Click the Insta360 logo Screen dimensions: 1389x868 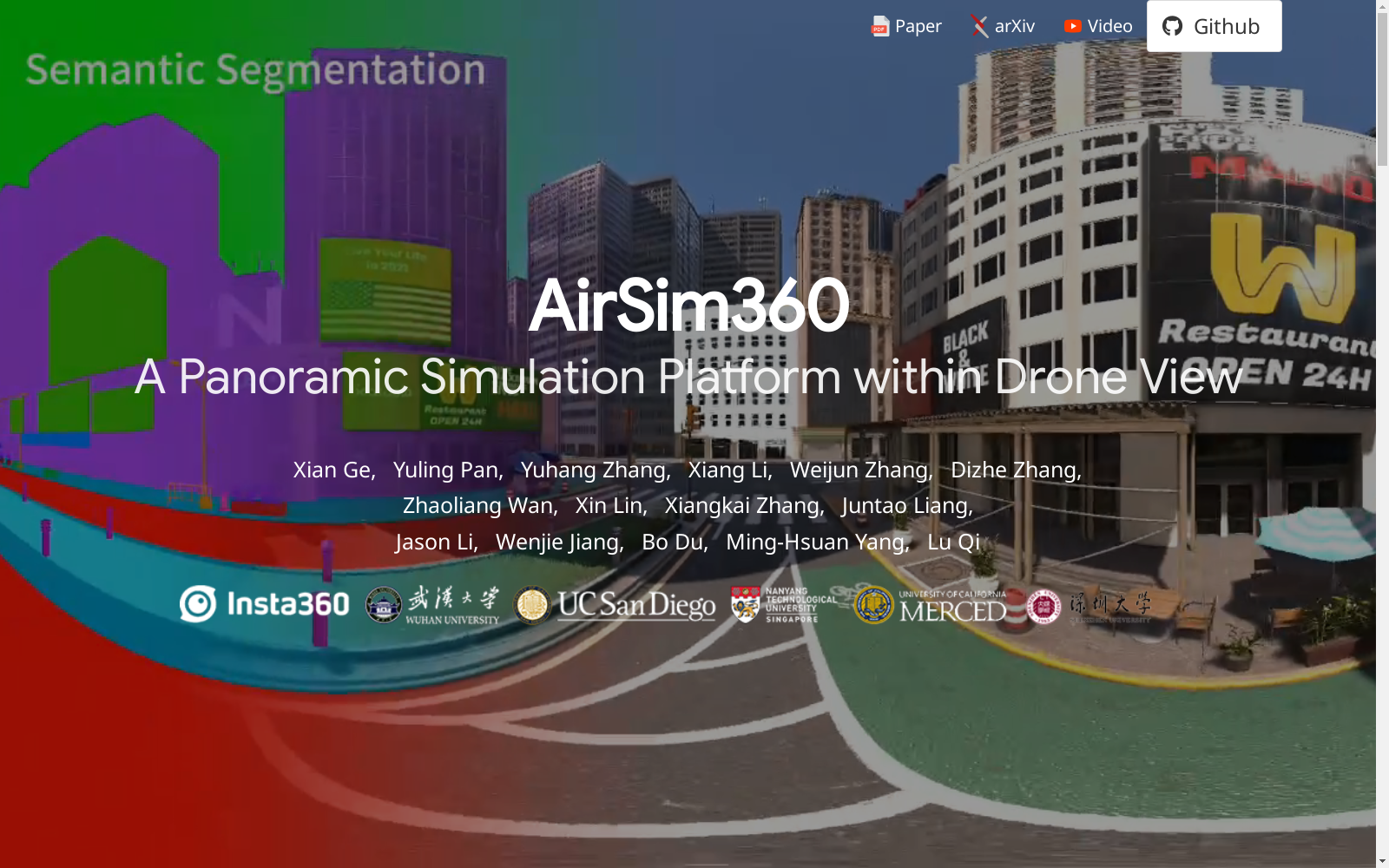click(264, 605)
